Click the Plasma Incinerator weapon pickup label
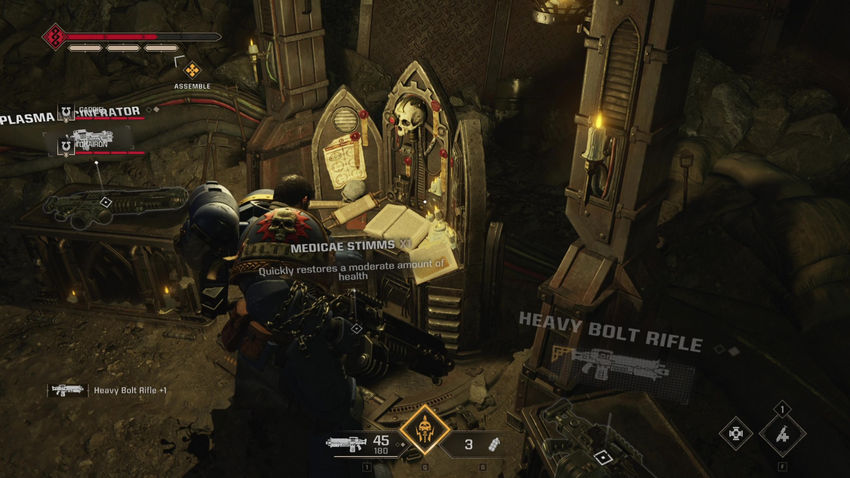Viewport: 850px width, 478px height. [28, 119]
